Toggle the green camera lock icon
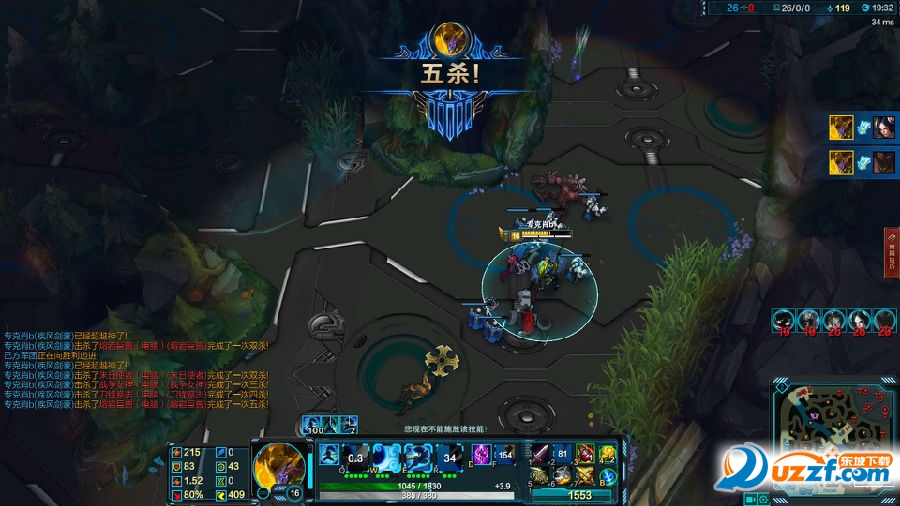Image resolution: width=900 pixels, height=506 pixels. [747, 498]
